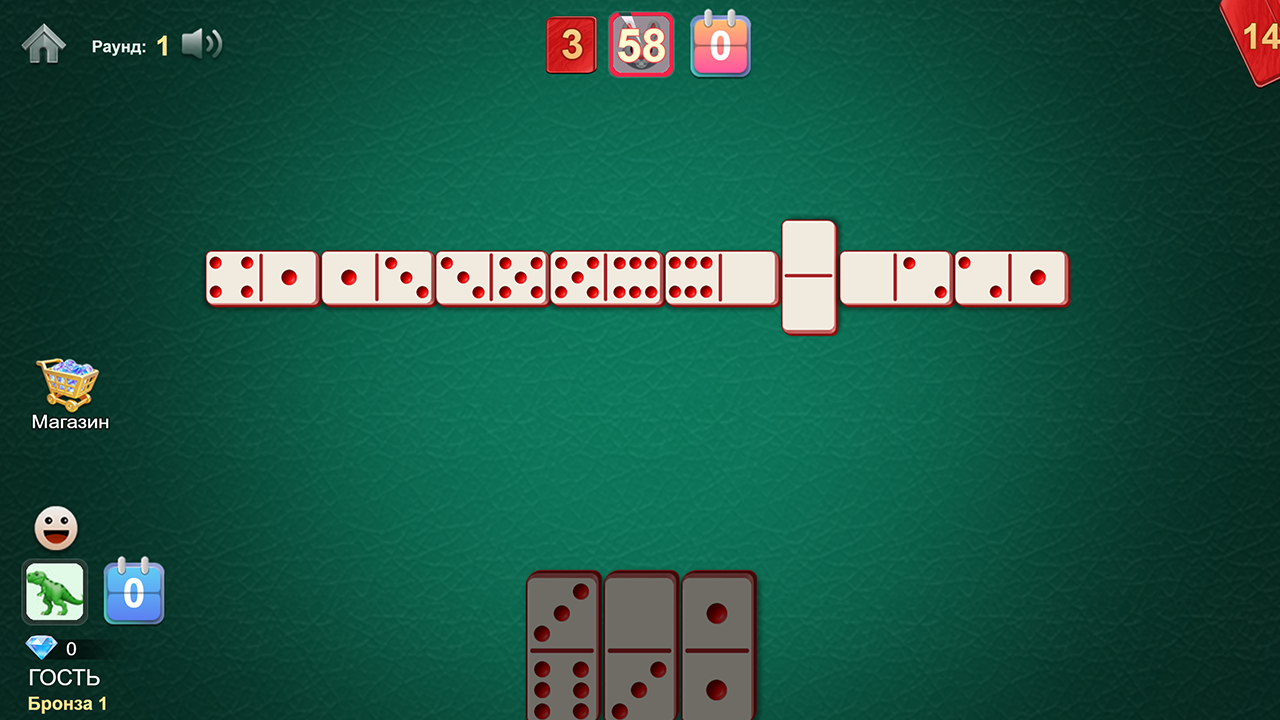Click the red tile counter showing 3
1280x720 pixels.
(571, 44)
